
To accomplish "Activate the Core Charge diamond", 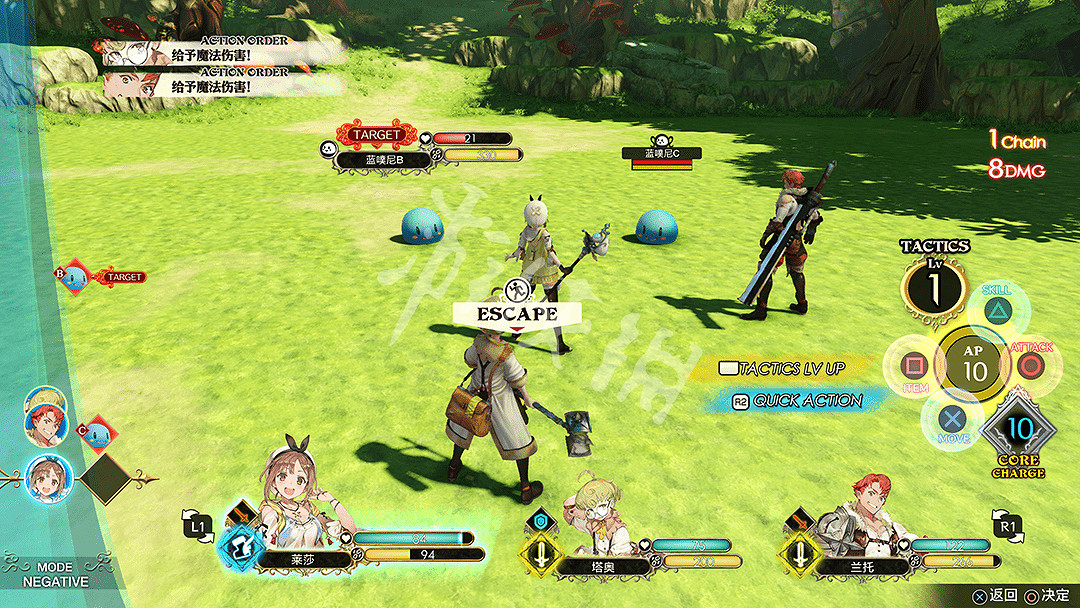I will tap(1018, 430).
